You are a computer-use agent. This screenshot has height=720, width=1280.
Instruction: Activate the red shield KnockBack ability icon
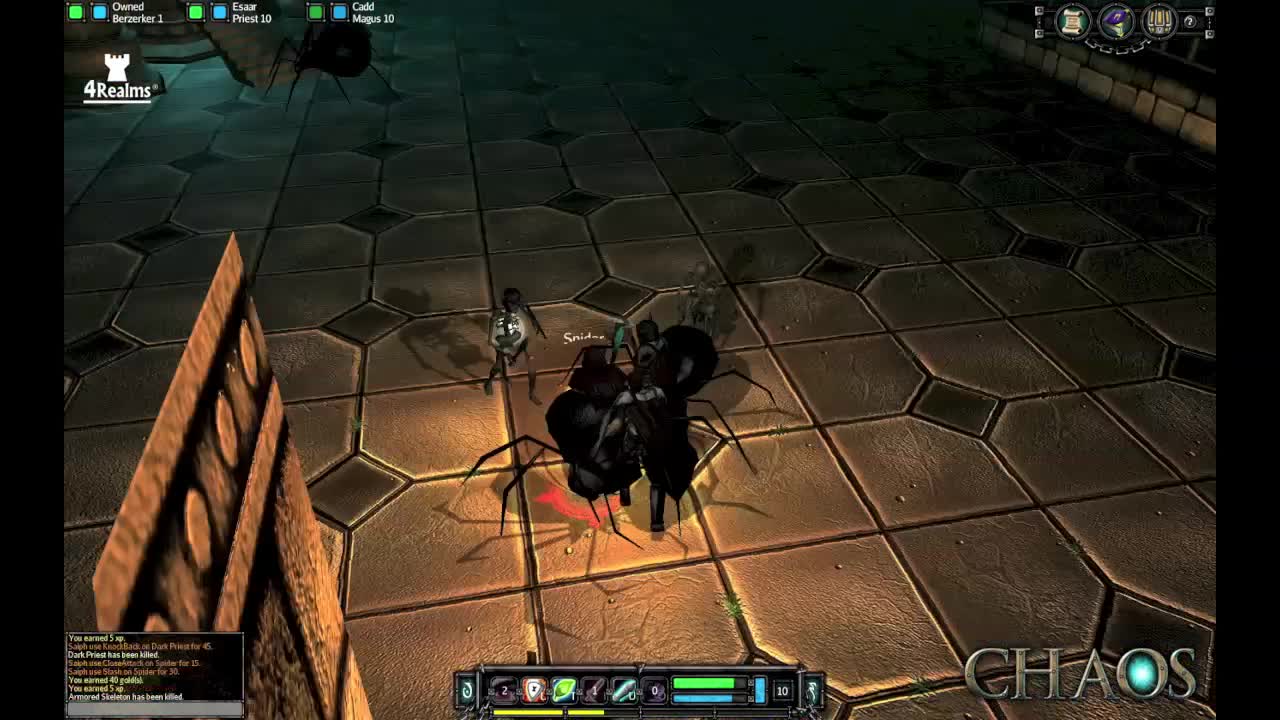pyautogui.click(x=532, y=690)
